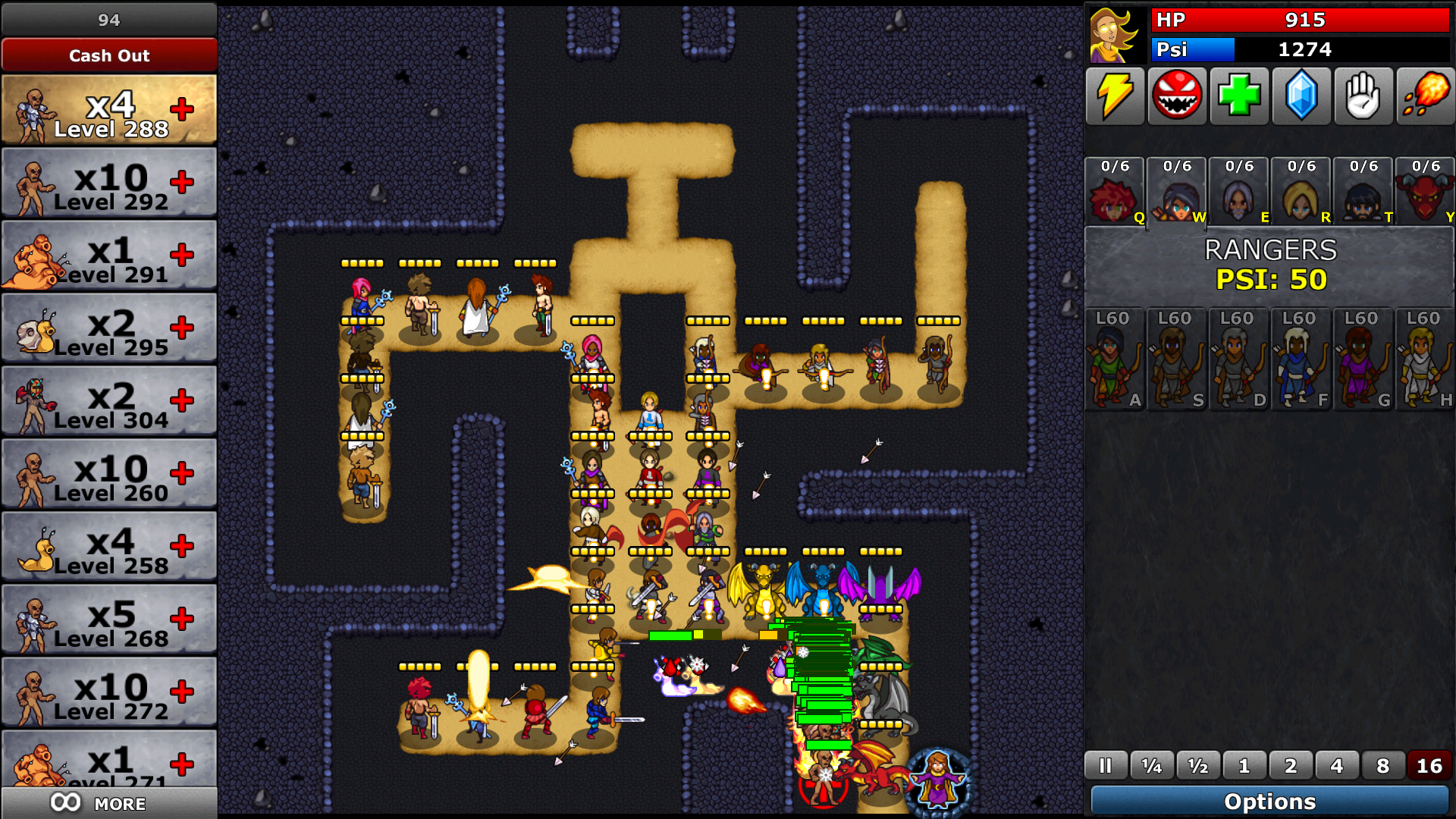1456x819 pixels.
Task: Cast the fireball meteor spell
Action: coord(1426,96)
